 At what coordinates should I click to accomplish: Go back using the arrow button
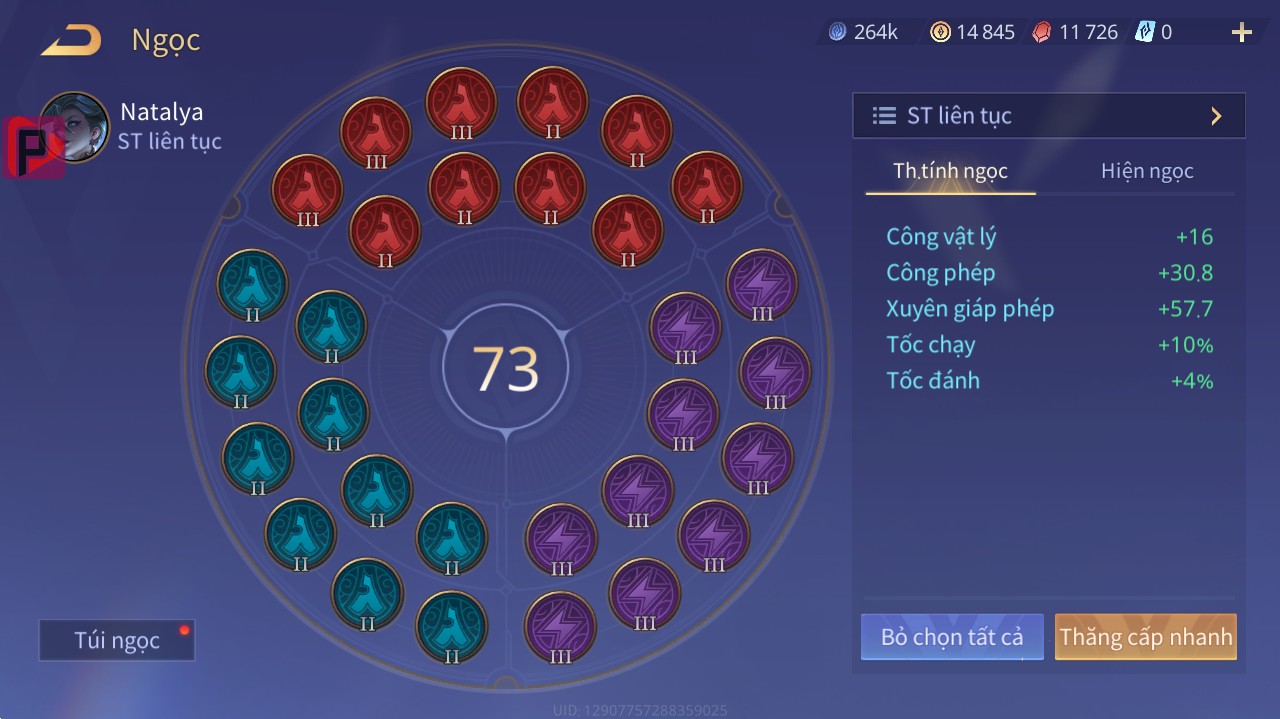click(x=71, y=41)
